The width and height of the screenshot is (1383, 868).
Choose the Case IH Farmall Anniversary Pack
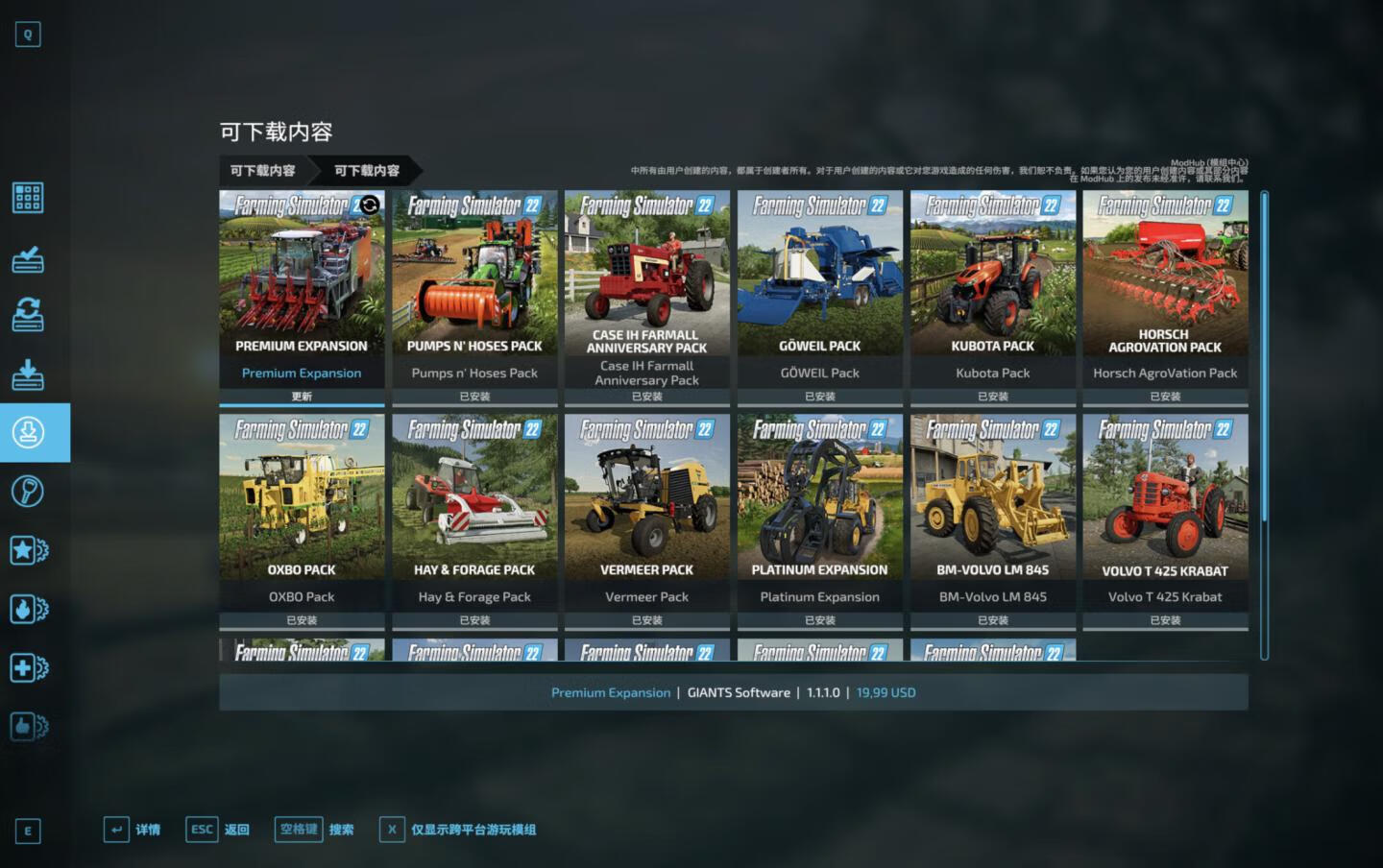[647, 288]
